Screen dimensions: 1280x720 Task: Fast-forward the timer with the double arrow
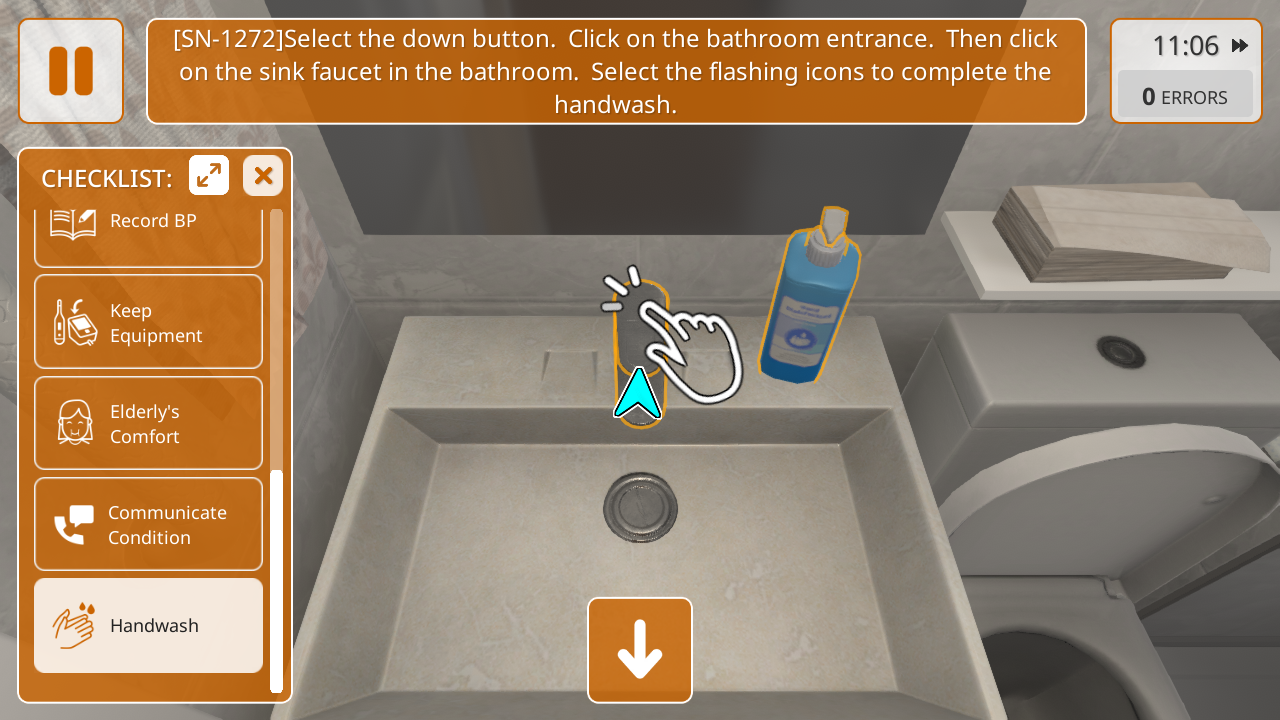[x=1240, y=46]
